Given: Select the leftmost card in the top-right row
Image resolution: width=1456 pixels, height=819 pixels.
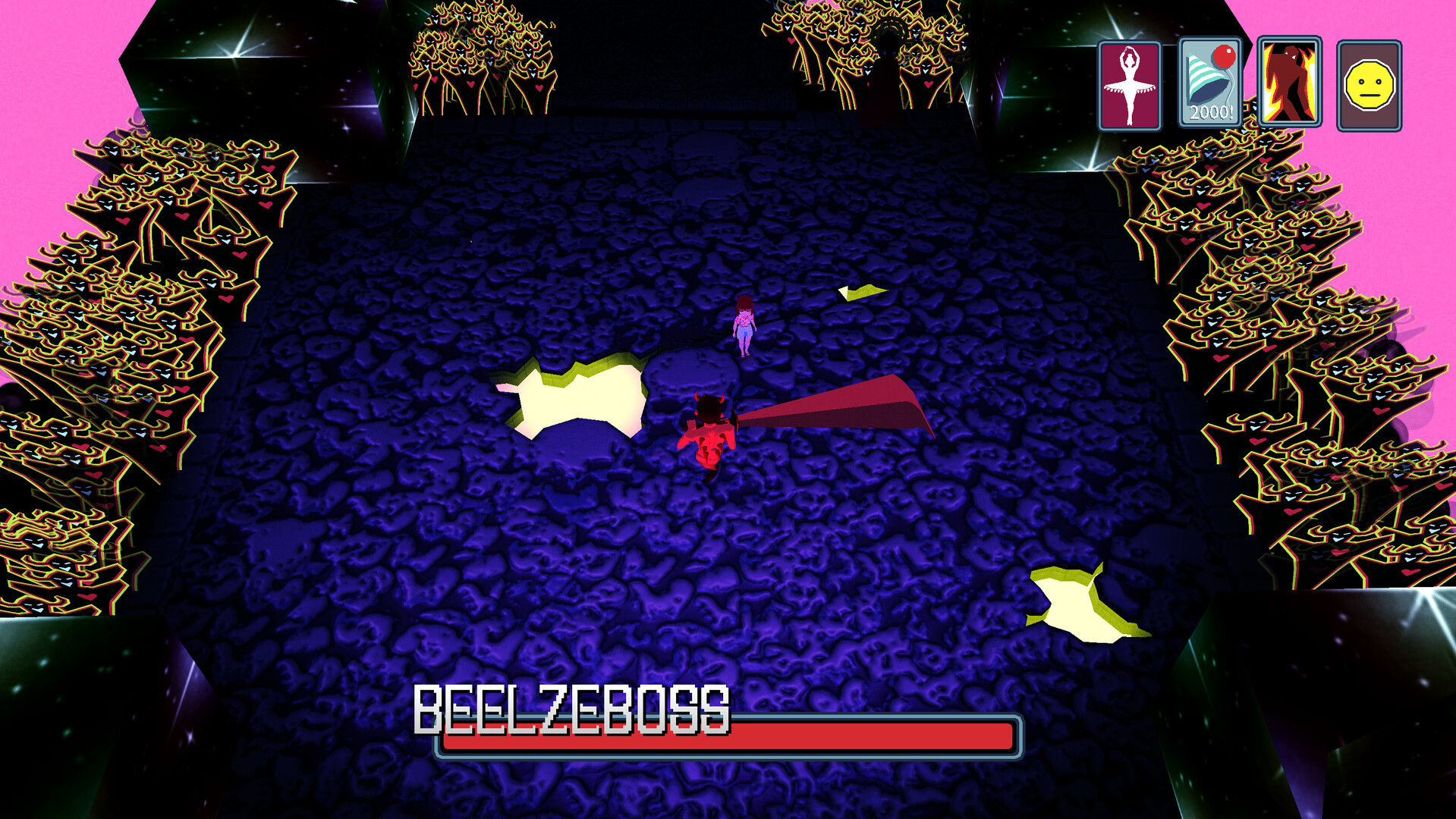Looking at the screenshot, I should click(1130, 83).
